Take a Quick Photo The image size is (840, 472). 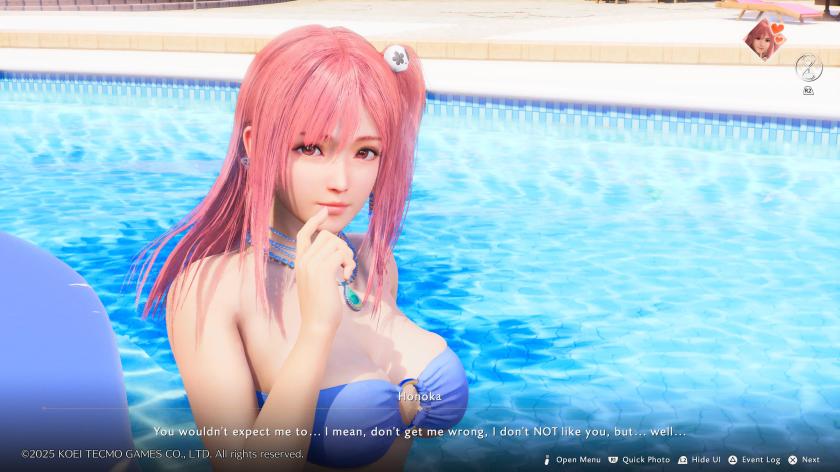(x=639, y=460)
